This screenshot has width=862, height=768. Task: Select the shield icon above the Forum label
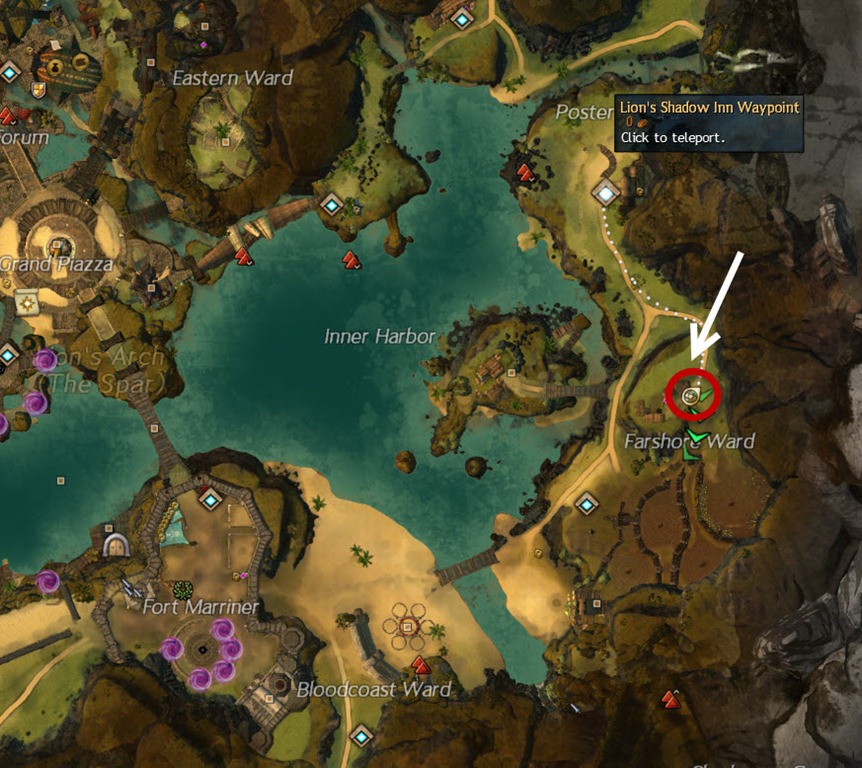[x=38, y=91]
